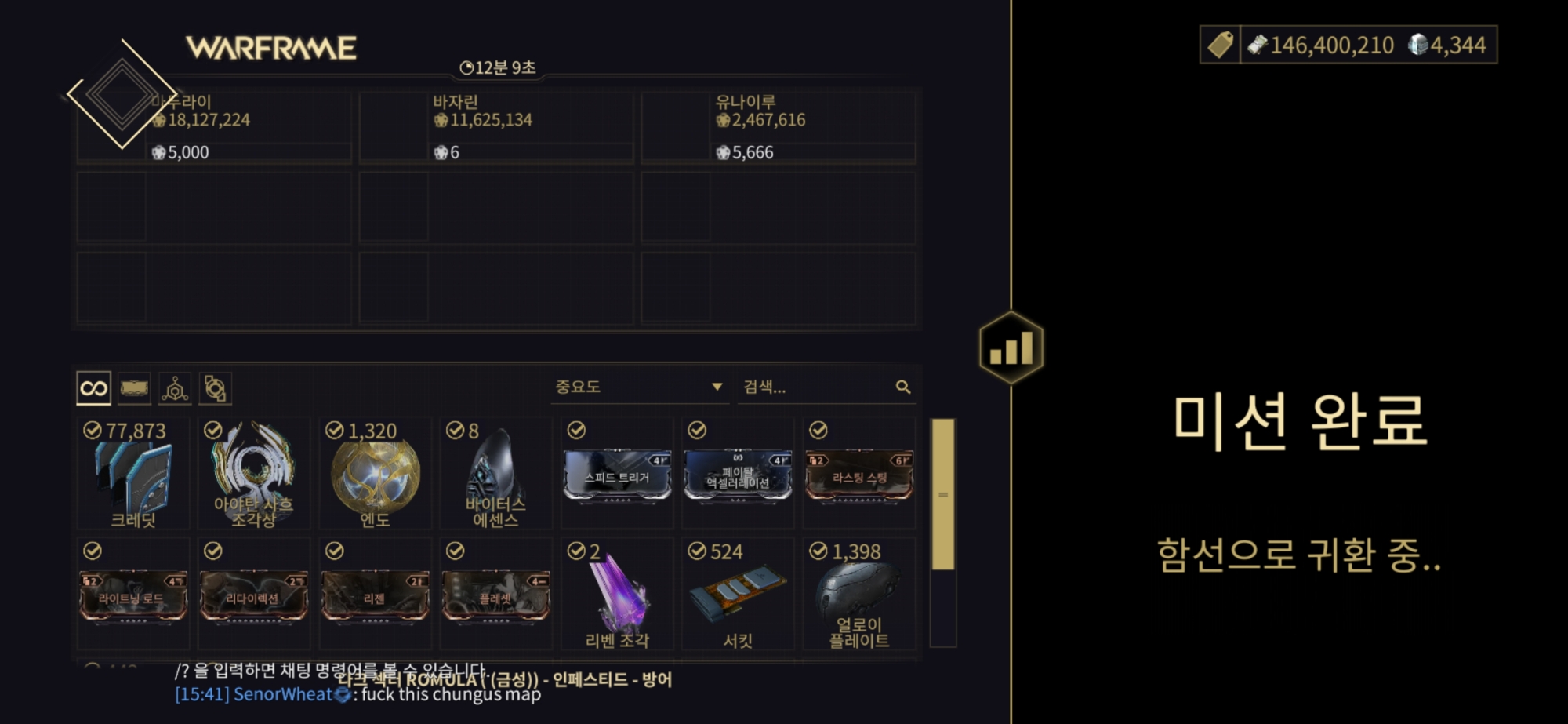This screenshot has height=724, width=1568.
Task: Select the infinity all-rewards filter tab
Action: coord(94,388)
